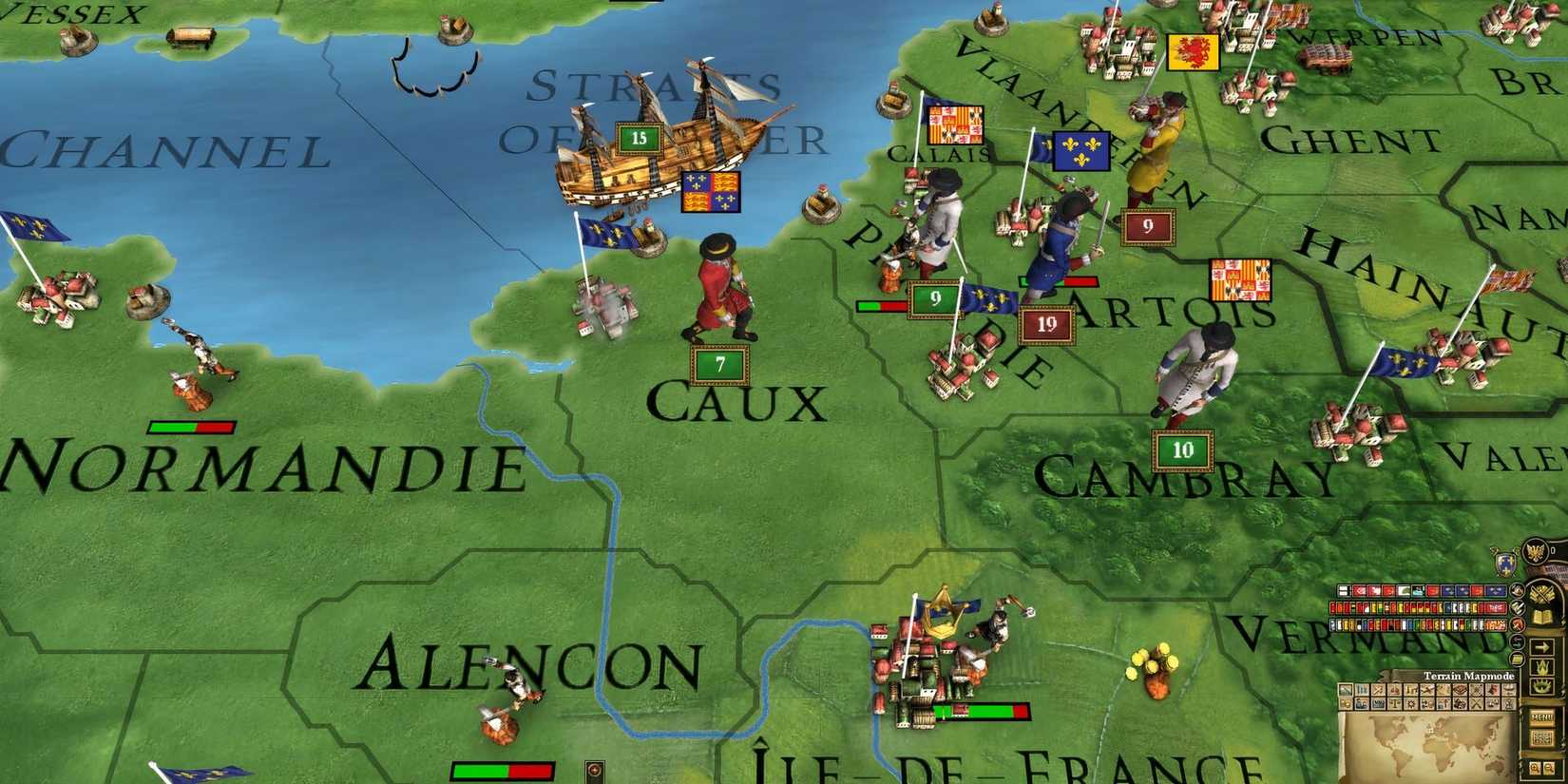
Task: Select the English fleet numbered 15
Action: [x=639, y=138]
